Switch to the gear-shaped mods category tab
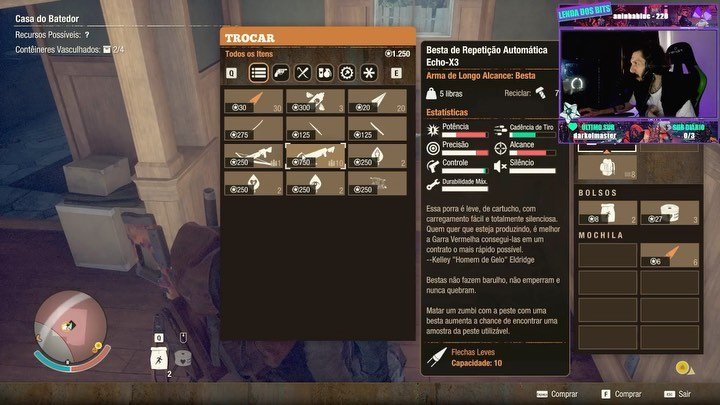Viewport: 720px width, 405px height. [x=347, y=72]
